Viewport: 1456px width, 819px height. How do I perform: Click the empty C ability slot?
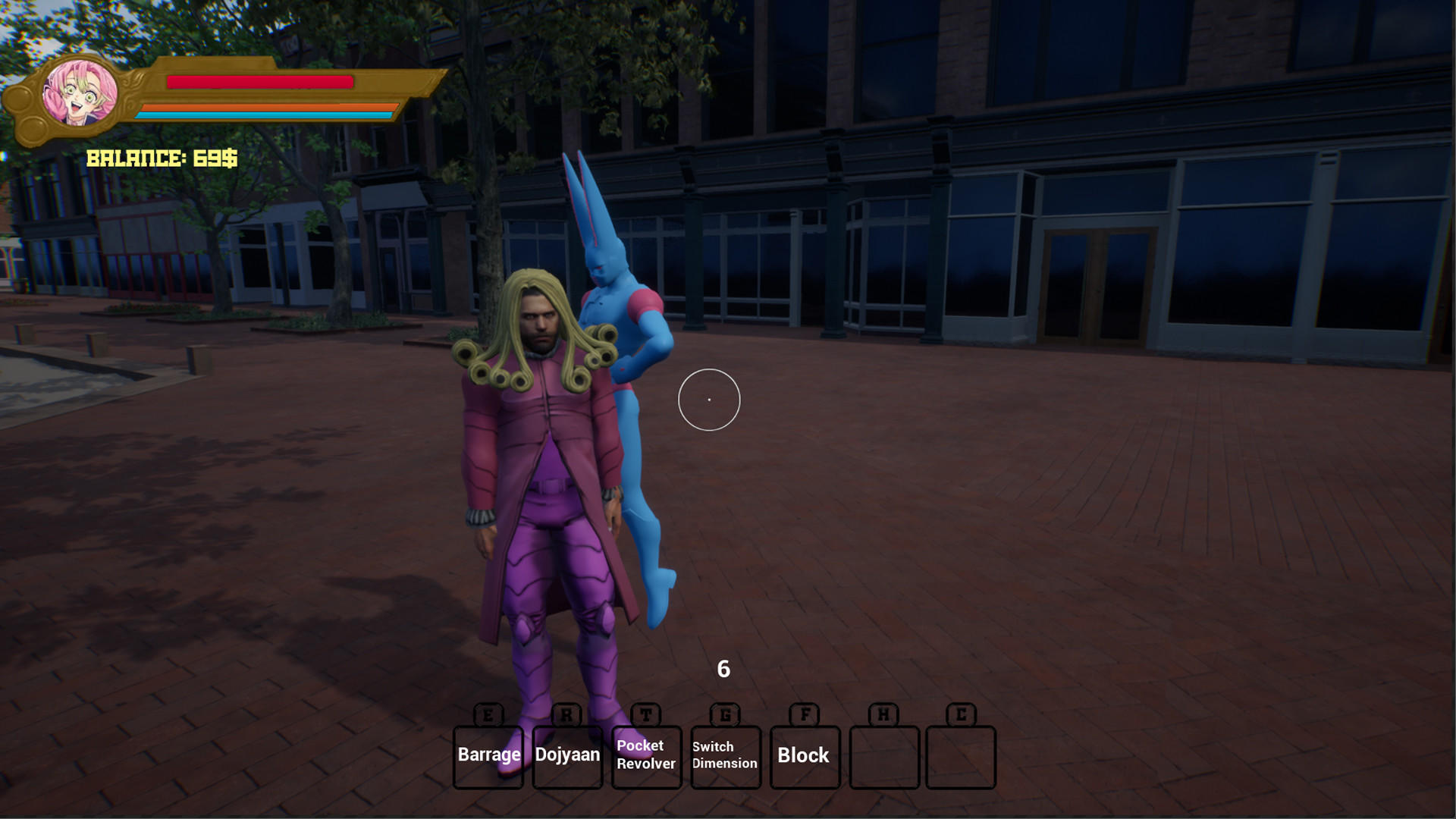(x=961, y=755)
